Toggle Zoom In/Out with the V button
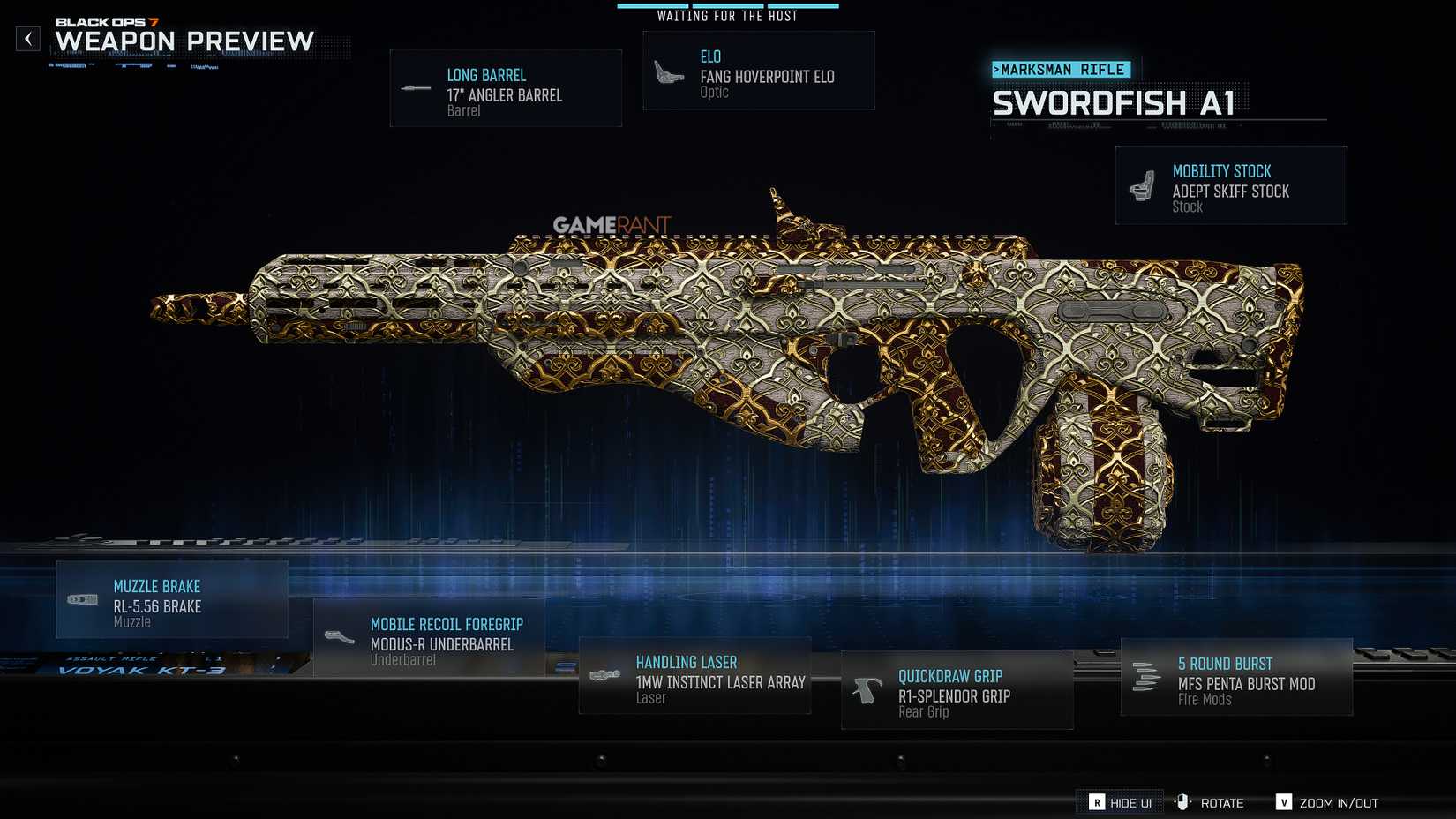This screenshot has height=819, width=1456. 1284,803
